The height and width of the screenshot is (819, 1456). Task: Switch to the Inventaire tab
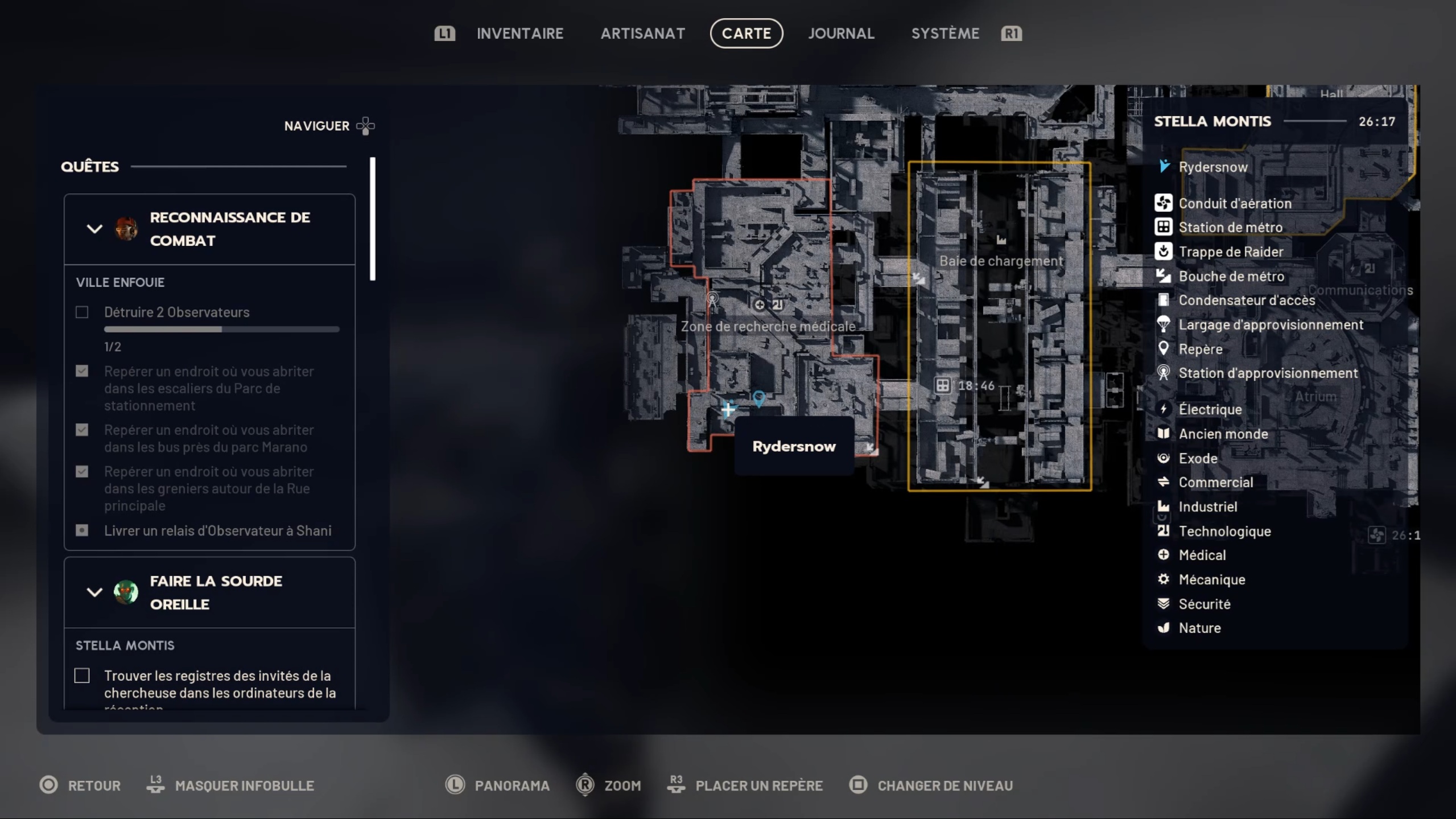point(519,34)
